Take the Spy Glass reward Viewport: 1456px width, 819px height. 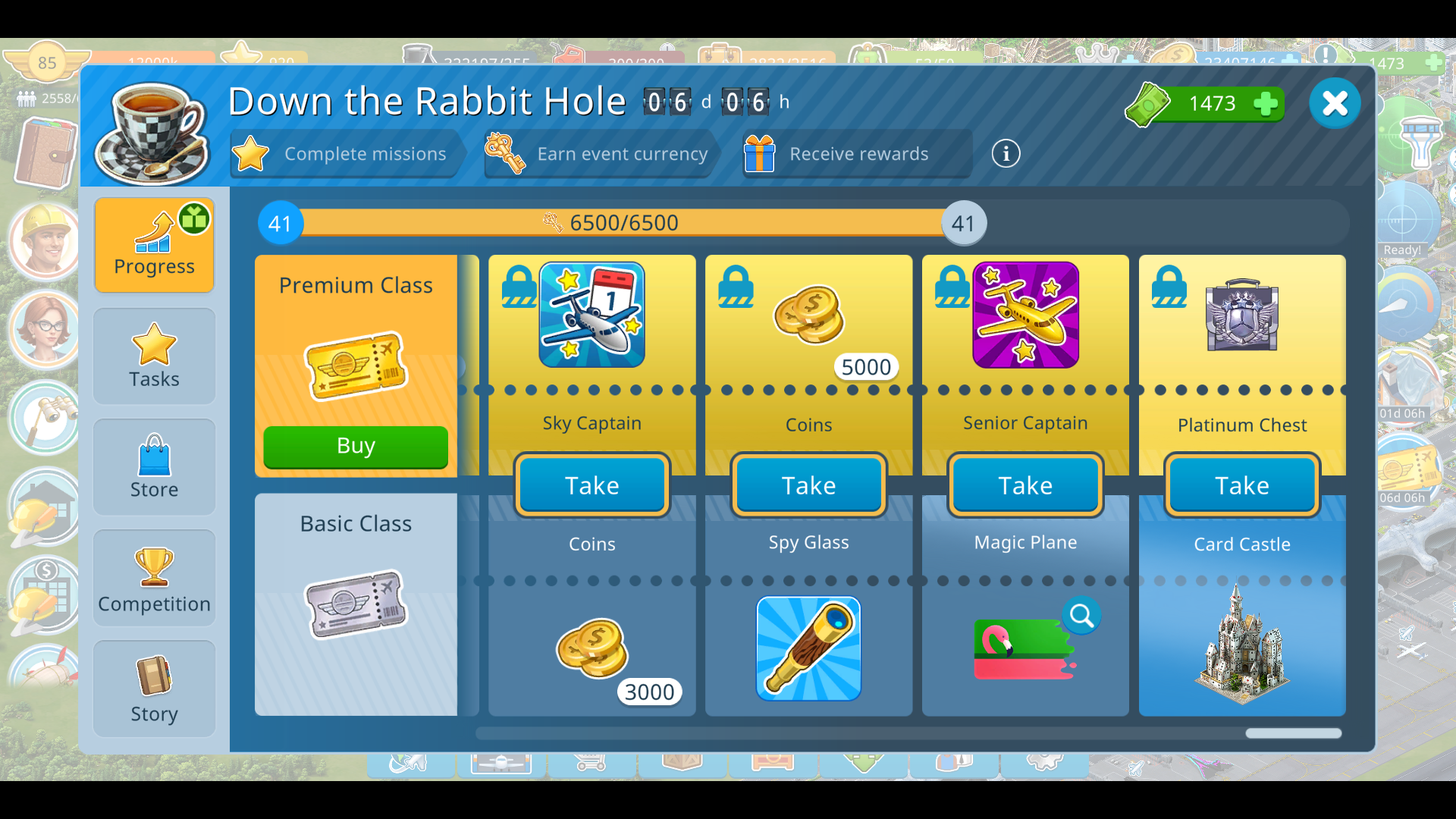click(x=808, y=485)
